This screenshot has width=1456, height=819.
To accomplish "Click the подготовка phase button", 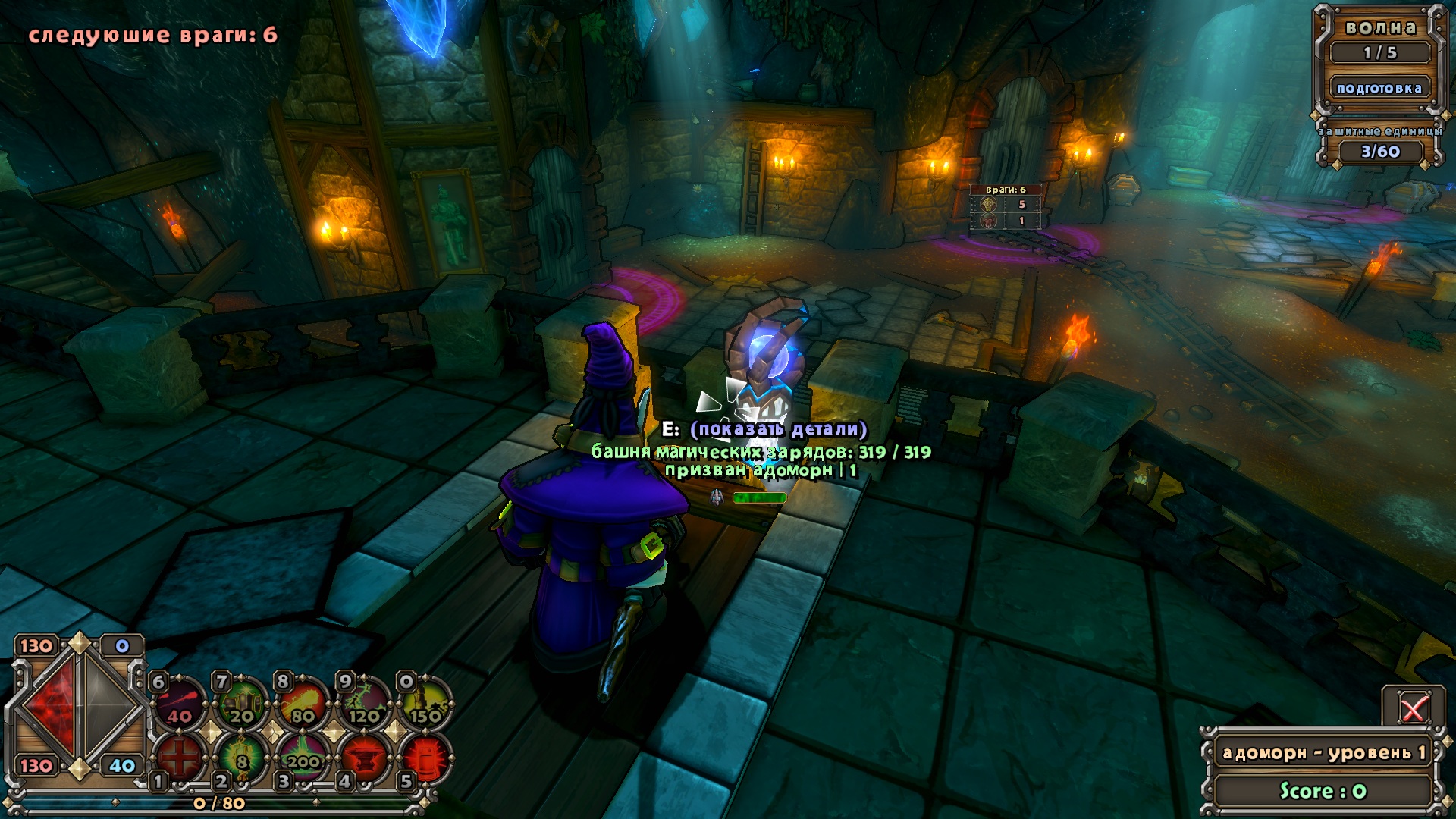I will point(1379,88).
